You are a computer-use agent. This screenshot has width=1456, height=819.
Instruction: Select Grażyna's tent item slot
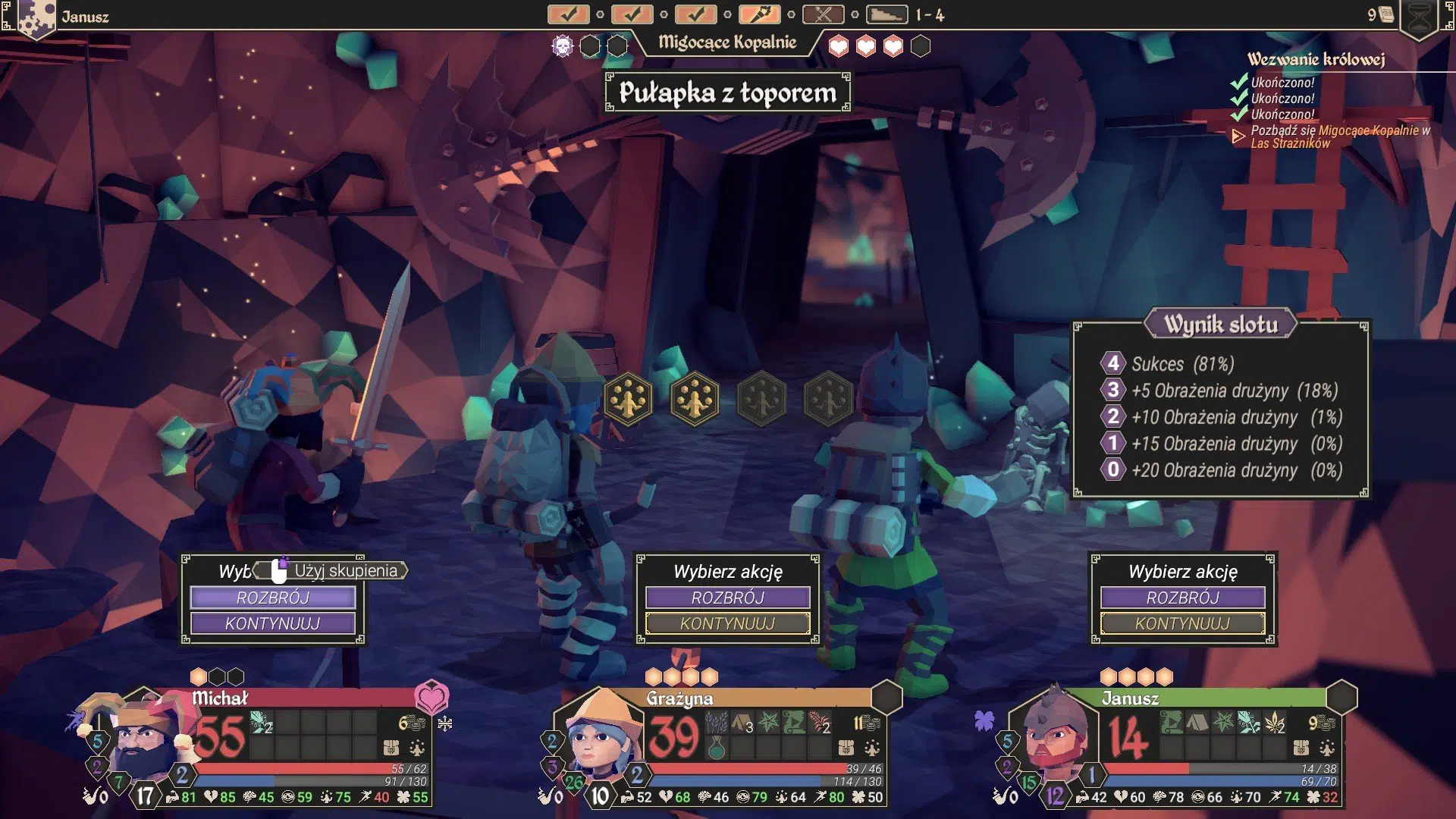click(742, 723)
